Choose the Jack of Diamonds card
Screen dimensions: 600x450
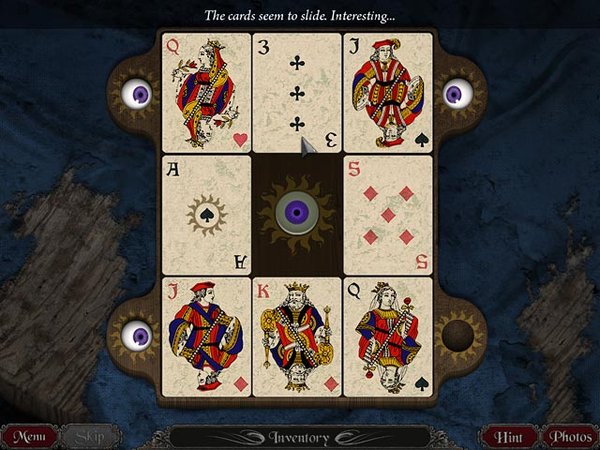click(x=206, y=336)
